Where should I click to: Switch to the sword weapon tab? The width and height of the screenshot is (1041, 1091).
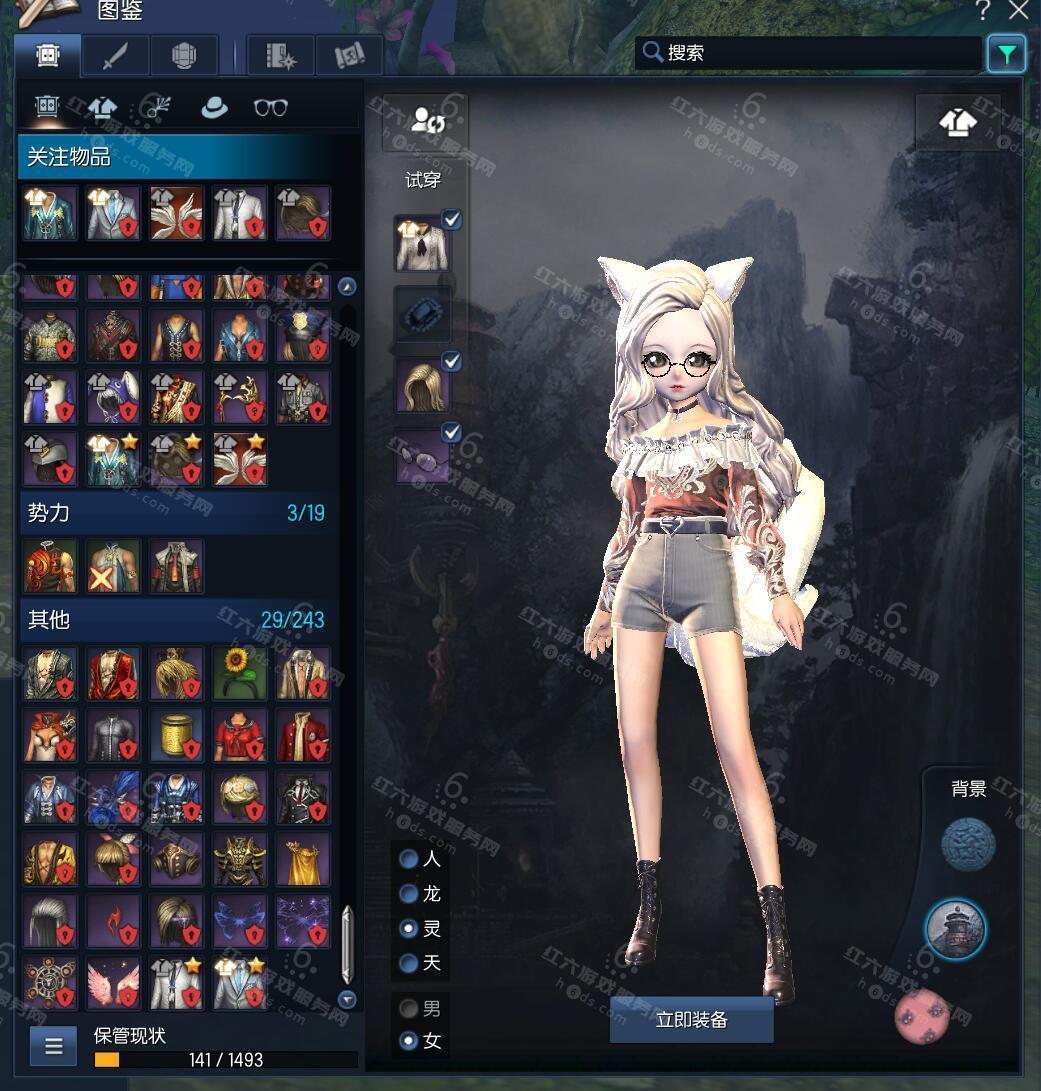pyautogui.click(x=114, y=56)
